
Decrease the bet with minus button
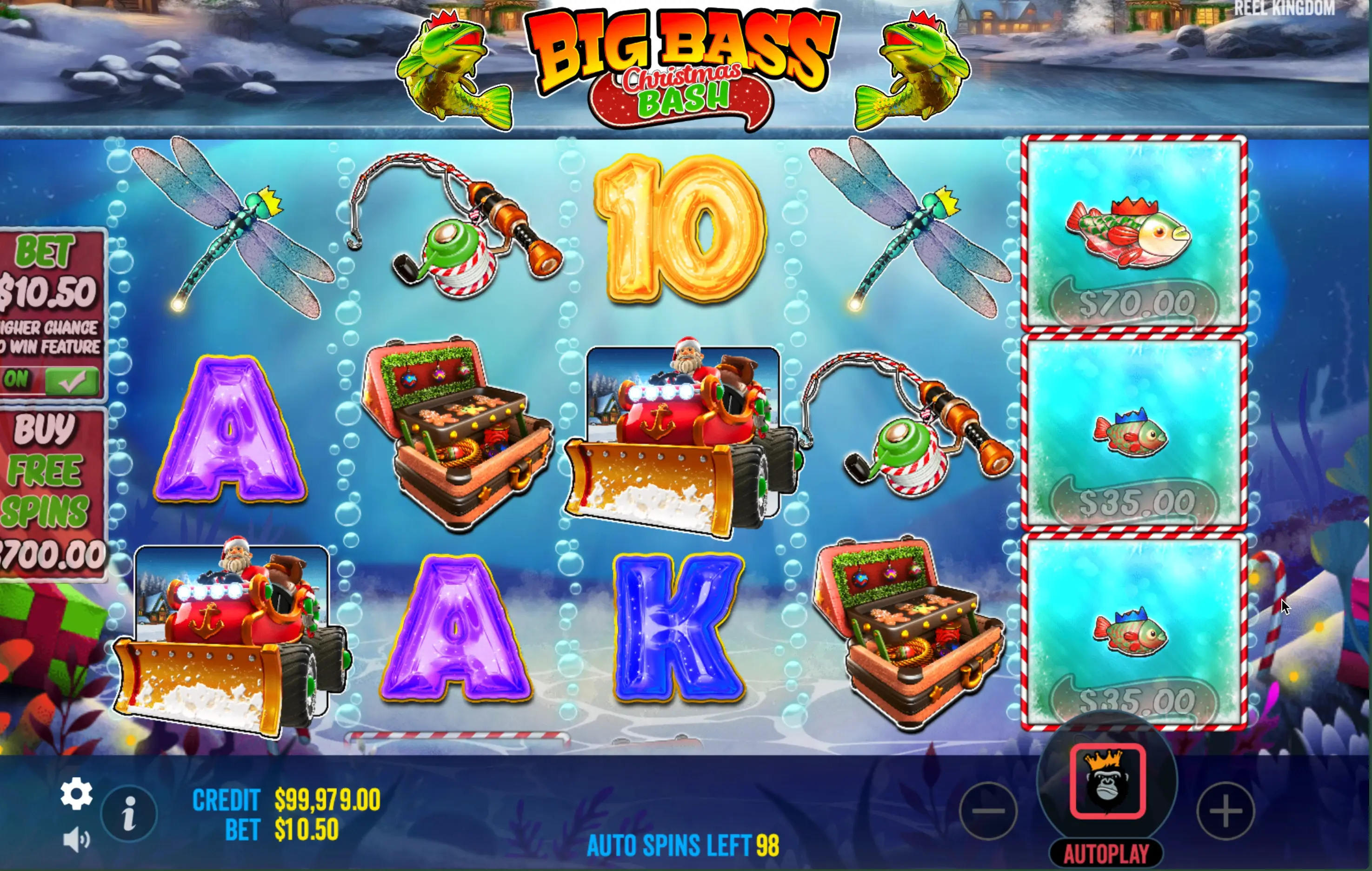click(x=988, y=811)
